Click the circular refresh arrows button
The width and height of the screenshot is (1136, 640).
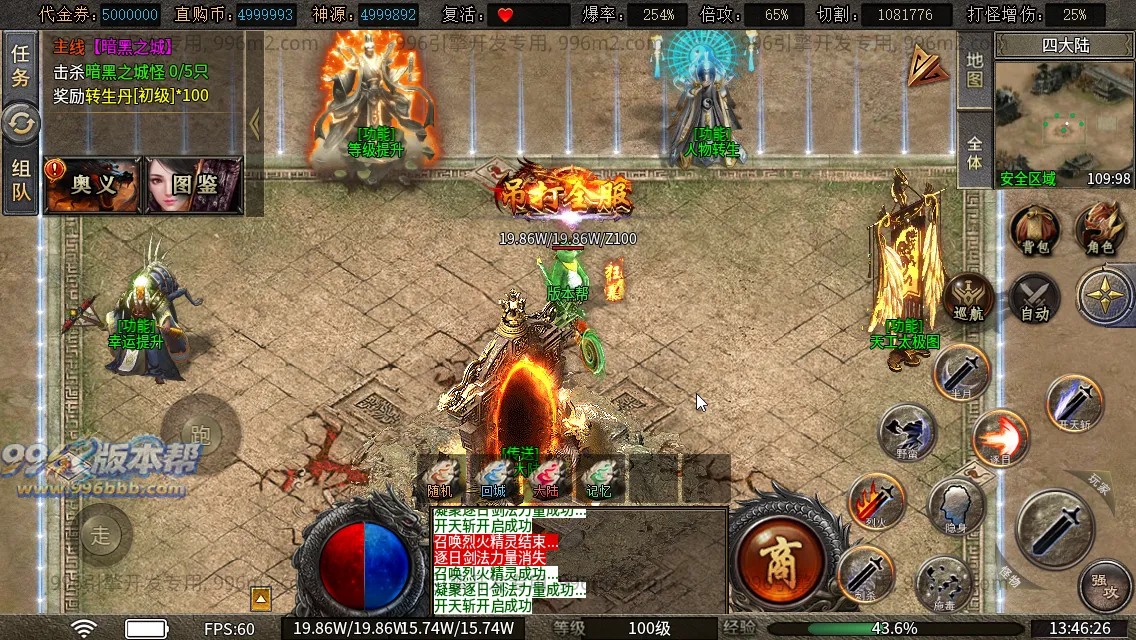(x=20, y=123)
